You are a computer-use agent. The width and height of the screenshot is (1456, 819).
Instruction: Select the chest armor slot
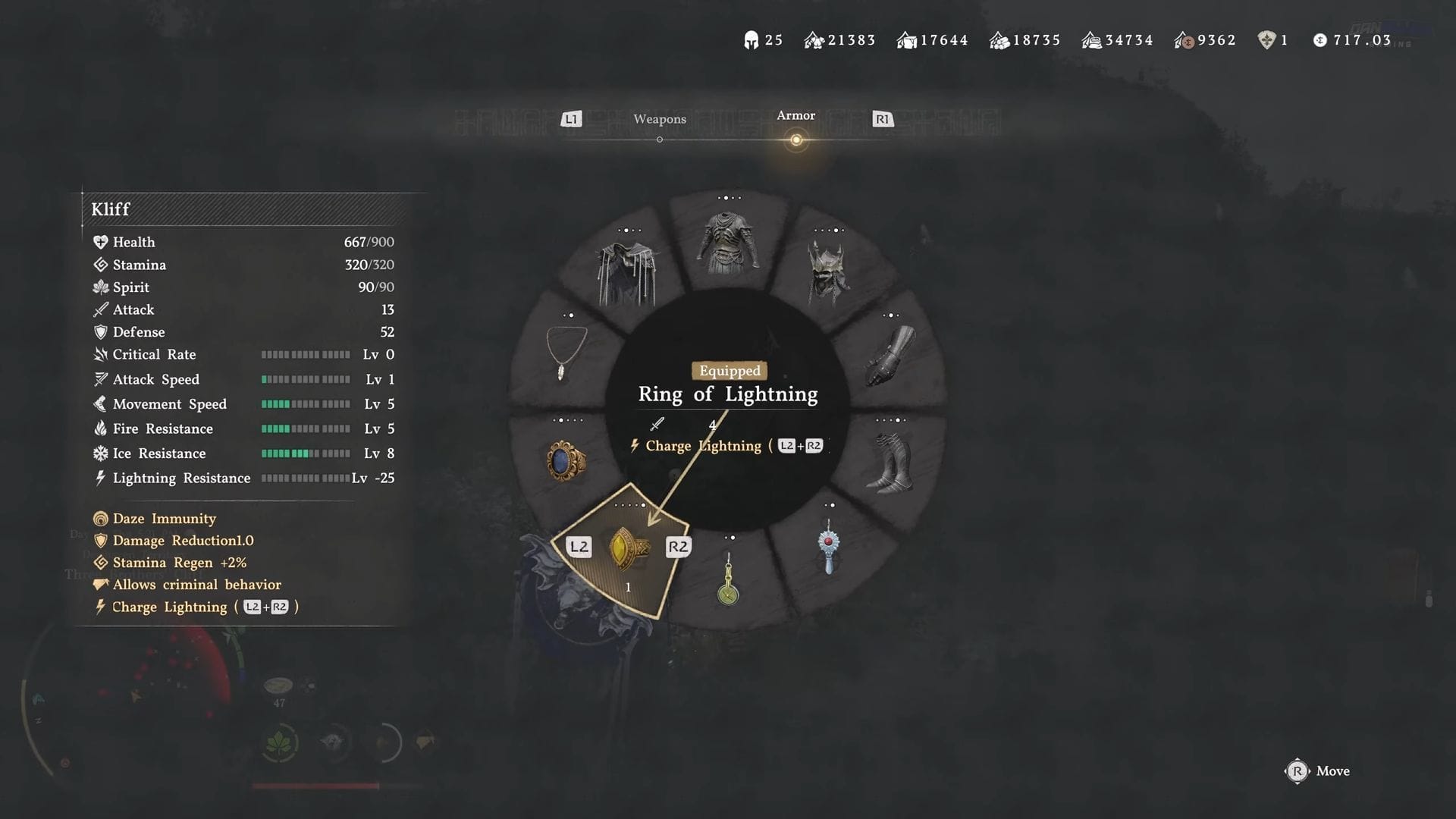tap(727, 243)
